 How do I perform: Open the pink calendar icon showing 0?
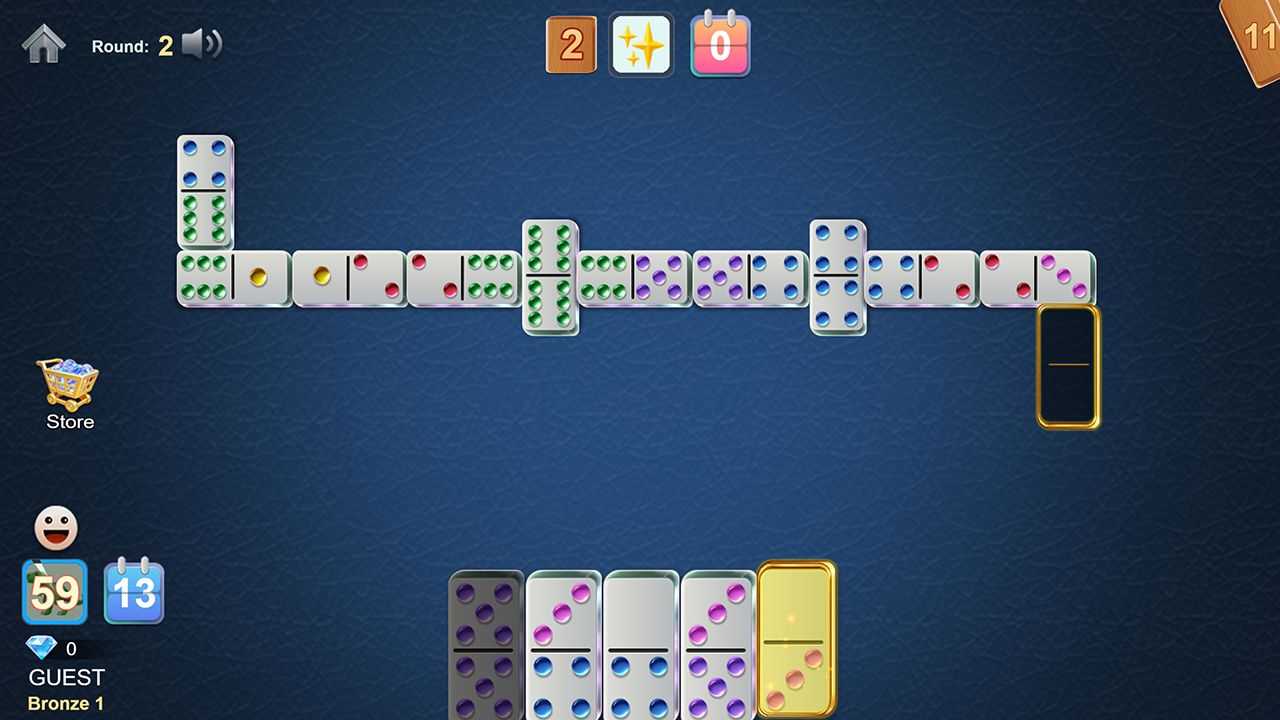(x=720, y=44)
